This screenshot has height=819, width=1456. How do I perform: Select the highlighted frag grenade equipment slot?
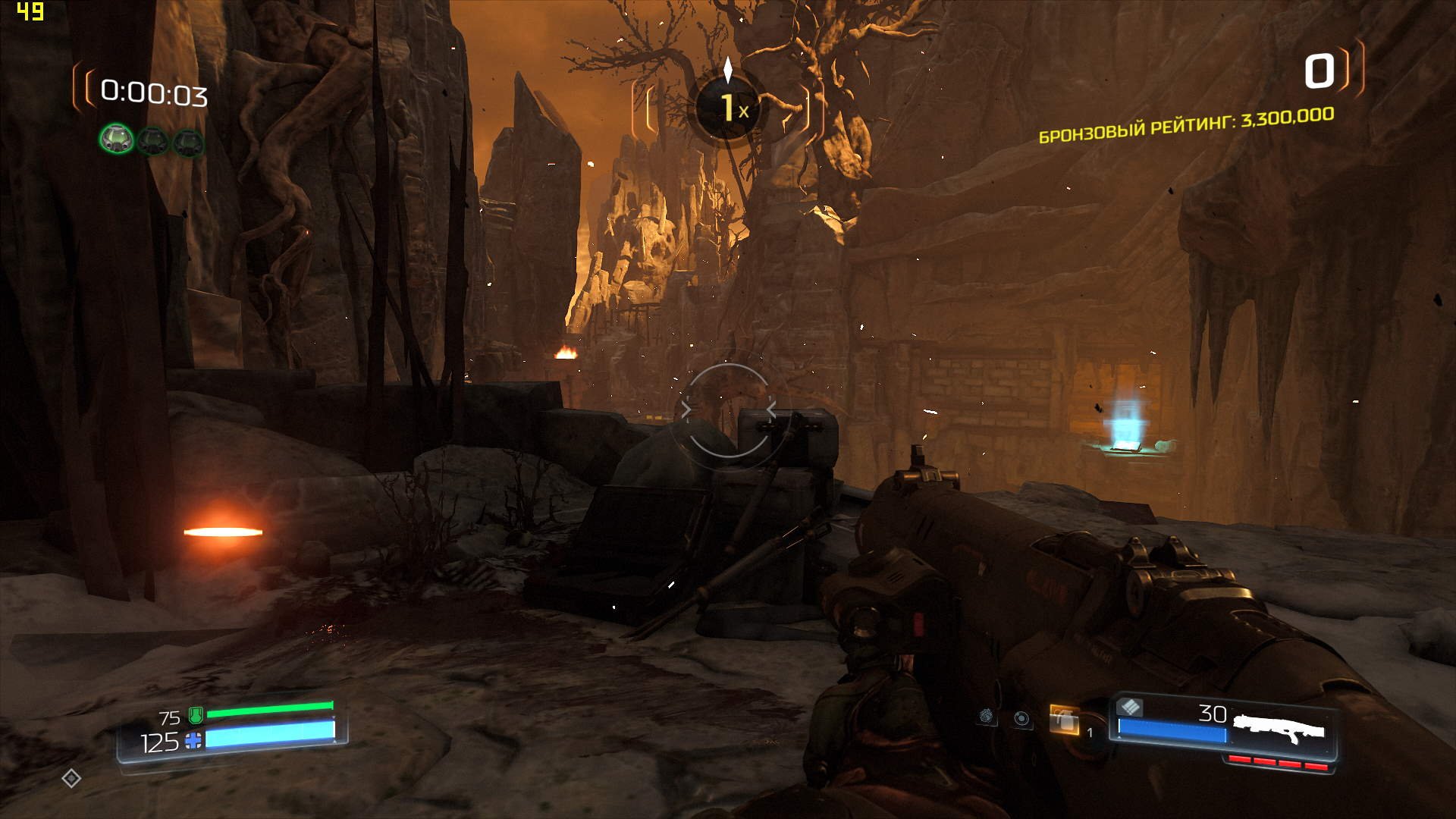tap(1064, 720)
